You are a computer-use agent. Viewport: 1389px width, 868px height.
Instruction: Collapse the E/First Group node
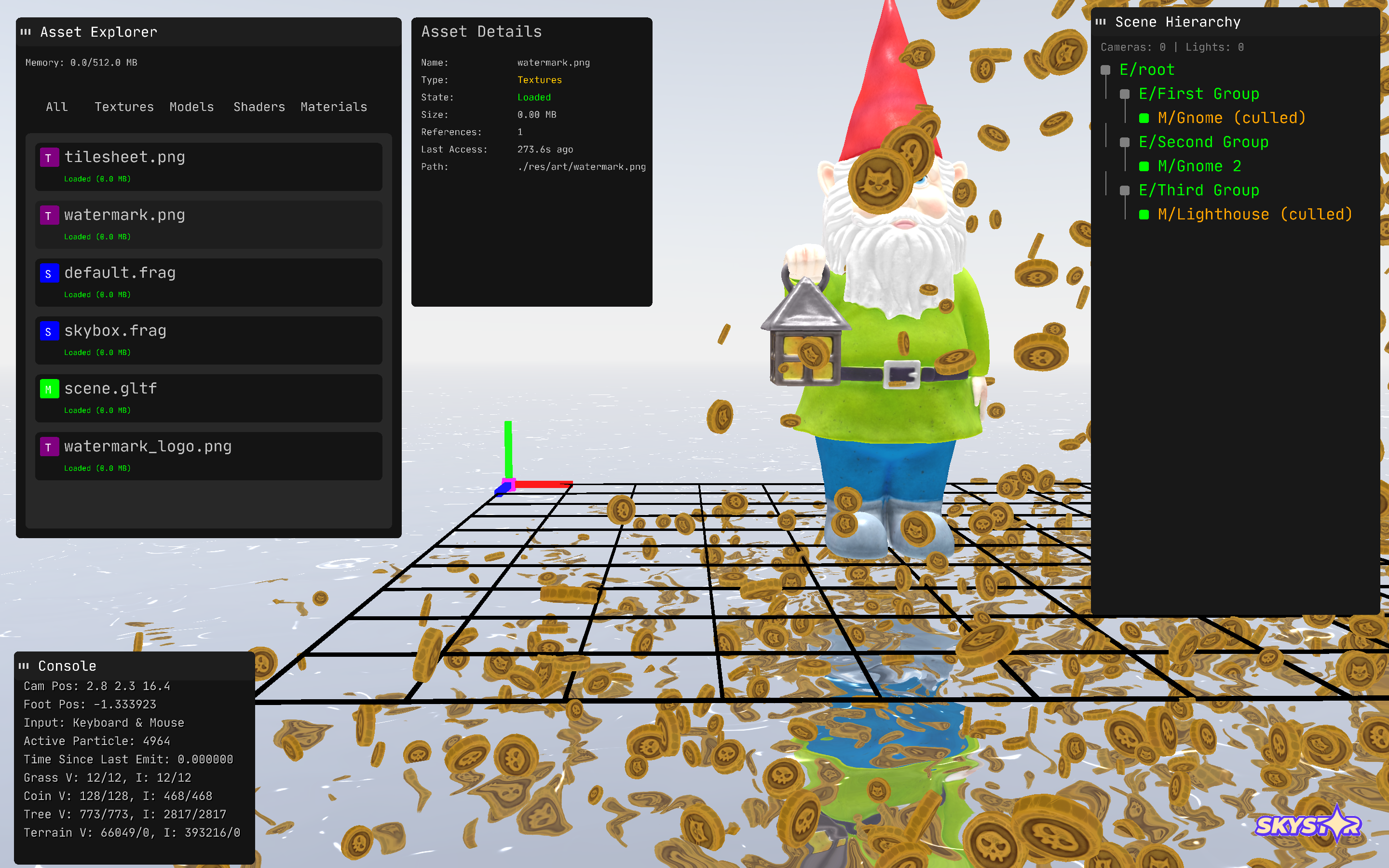1124,94
